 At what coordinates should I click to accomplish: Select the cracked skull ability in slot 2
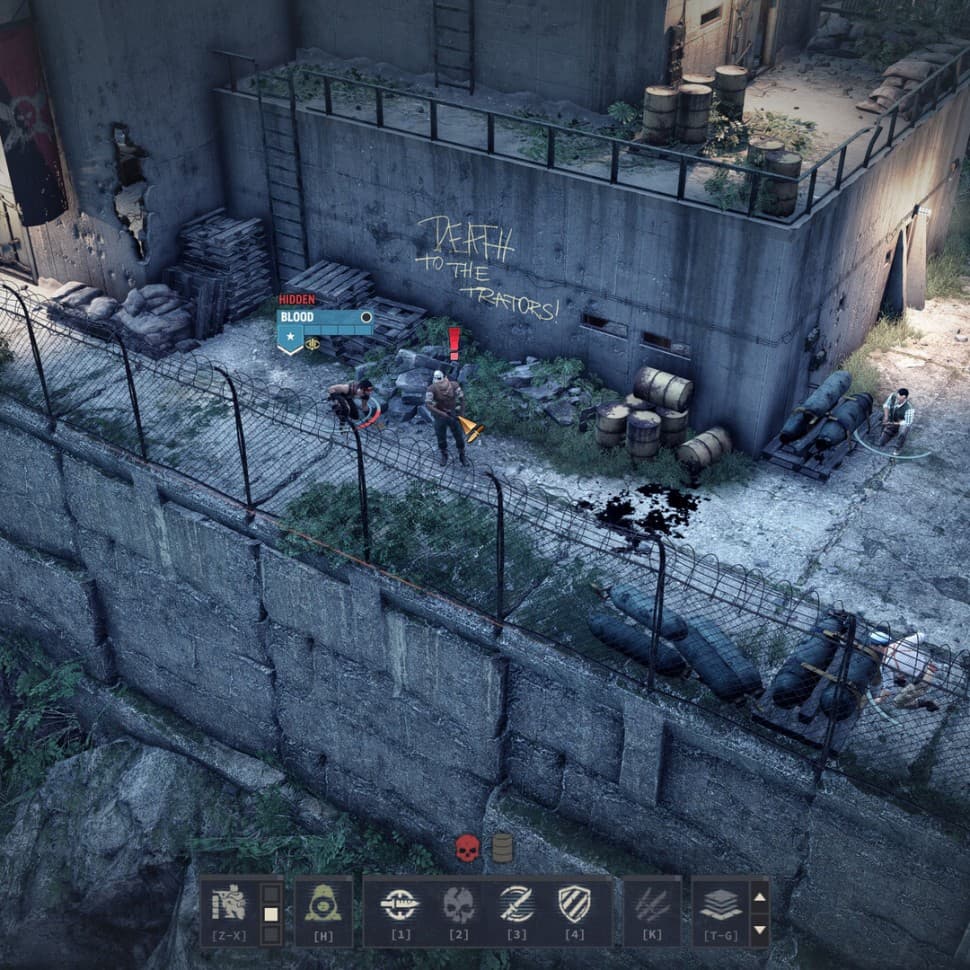tap(458, 905)
